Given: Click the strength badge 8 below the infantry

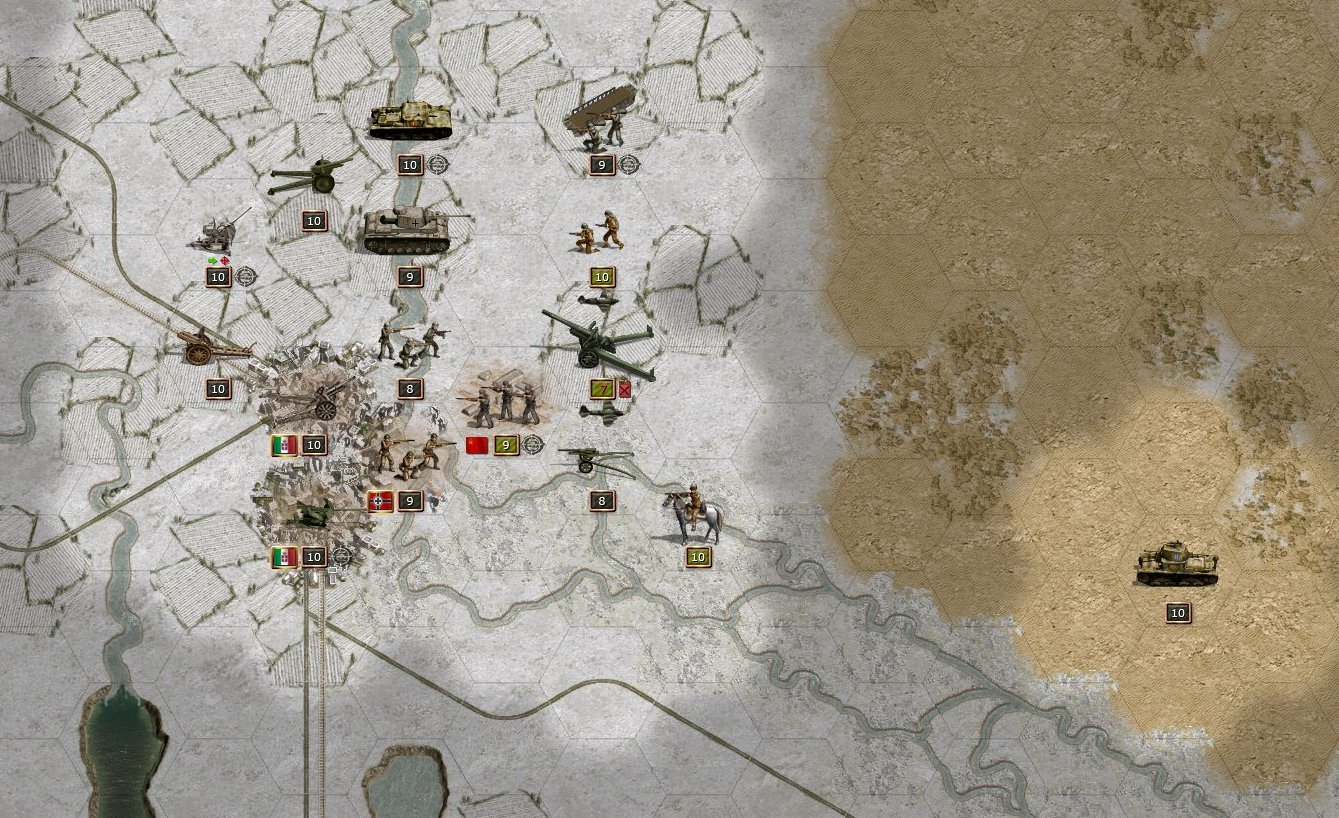Looking at the screenshot, I should pyautogui.click(x=409, y=389).
